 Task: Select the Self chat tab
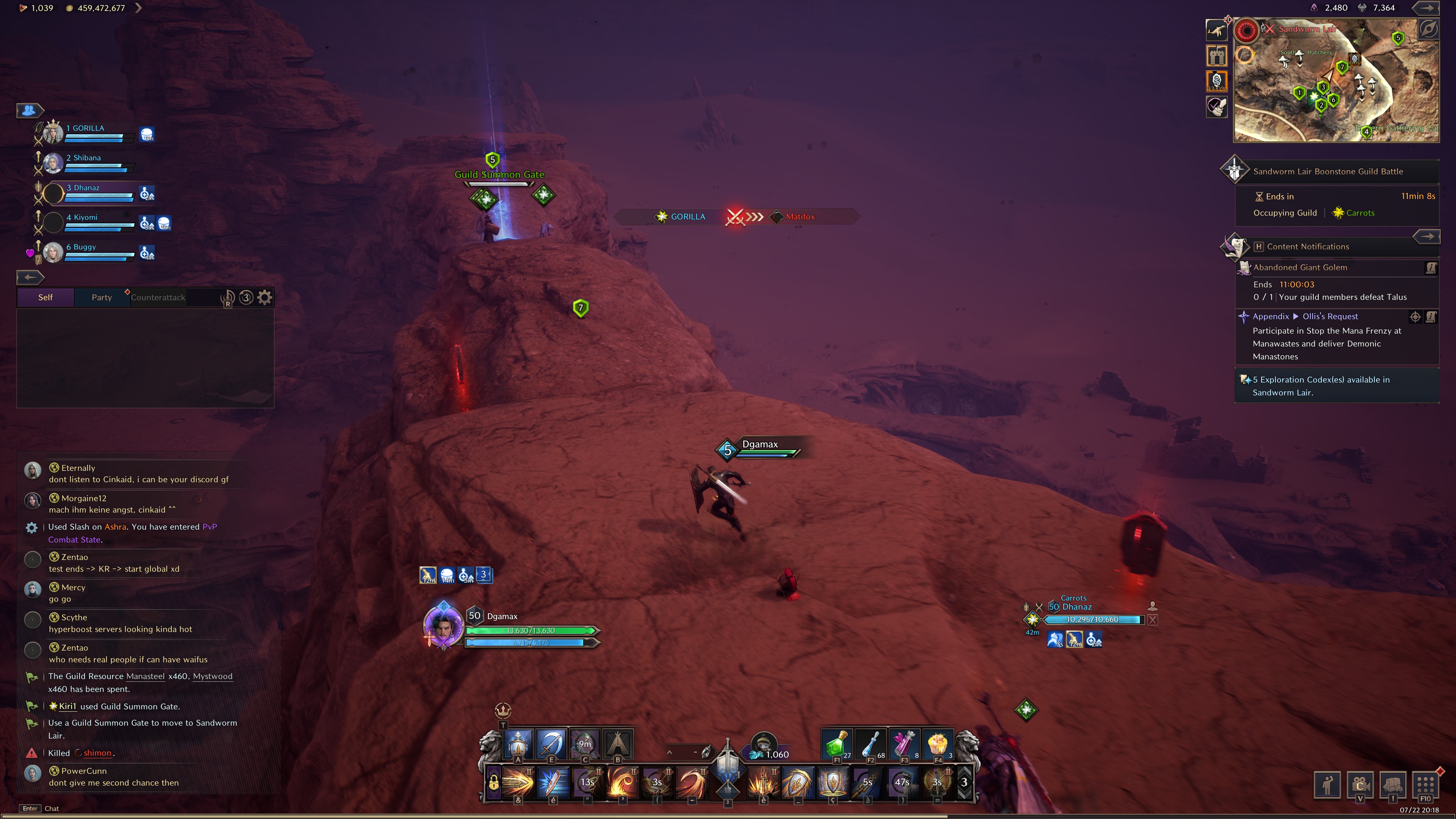tap(45, 297)
